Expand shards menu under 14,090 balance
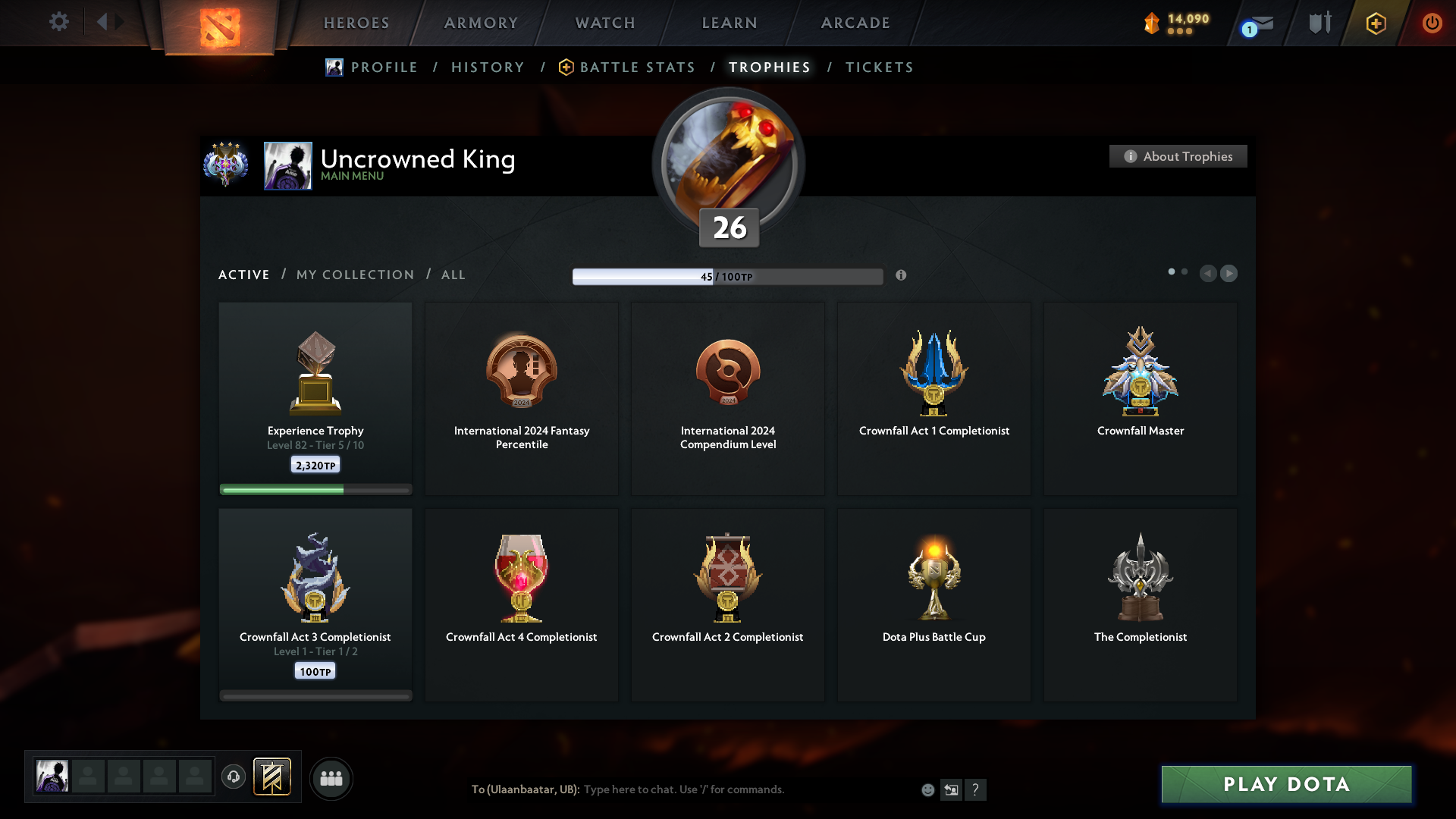 click(x=1180, y=31)
